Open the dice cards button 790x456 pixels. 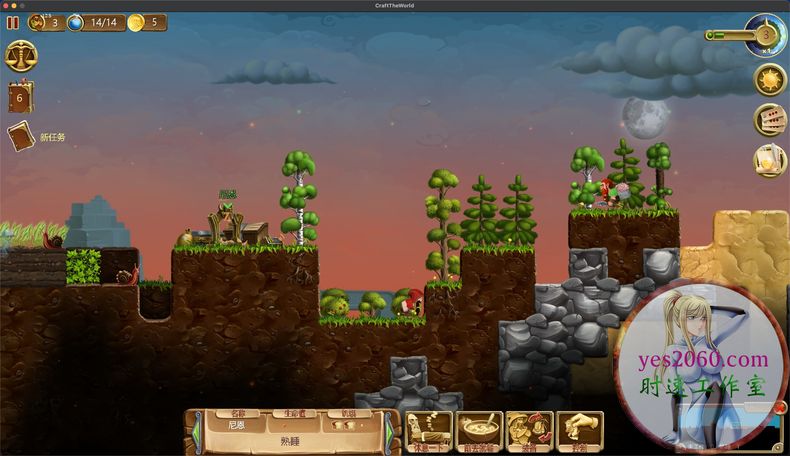(770, 120)
